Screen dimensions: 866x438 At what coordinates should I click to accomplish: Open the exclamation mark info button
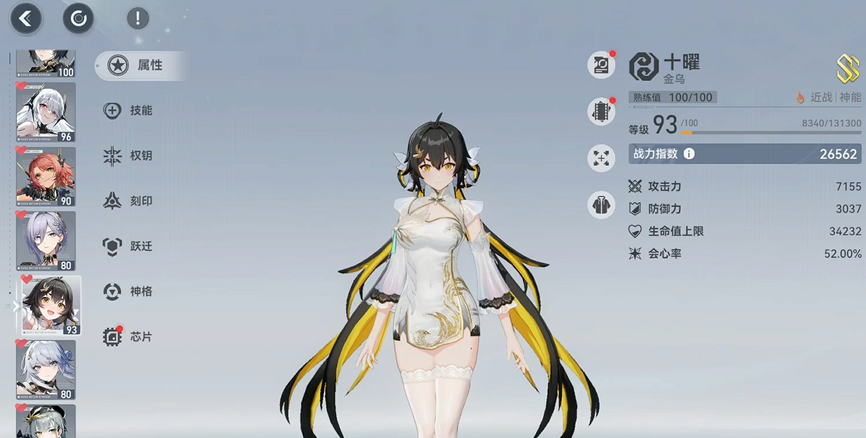pyautogui.click(x=138, y=18)
